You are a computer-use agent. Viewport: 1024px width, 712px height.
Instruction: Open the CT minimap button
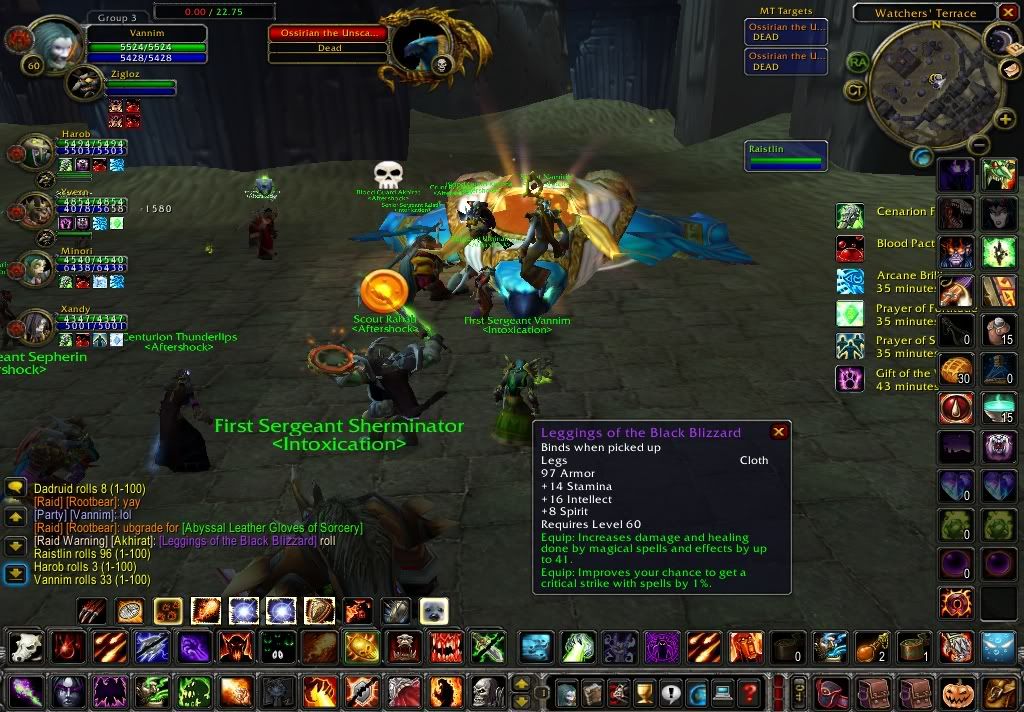tap(855, 91)
